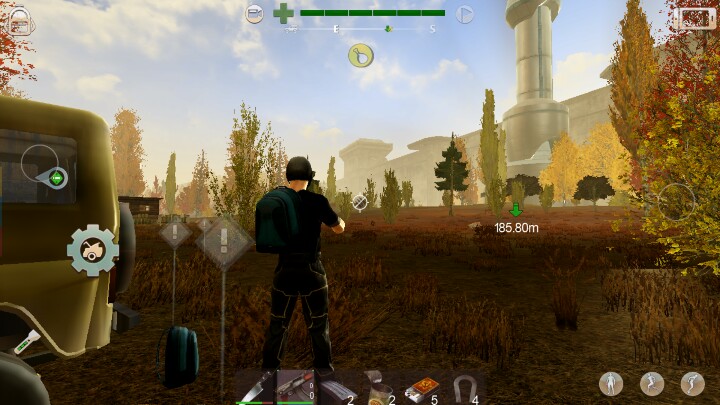This screenshot has width=720, height=405.
Task: Toggle the flashlight
Action: coord(25,341)
